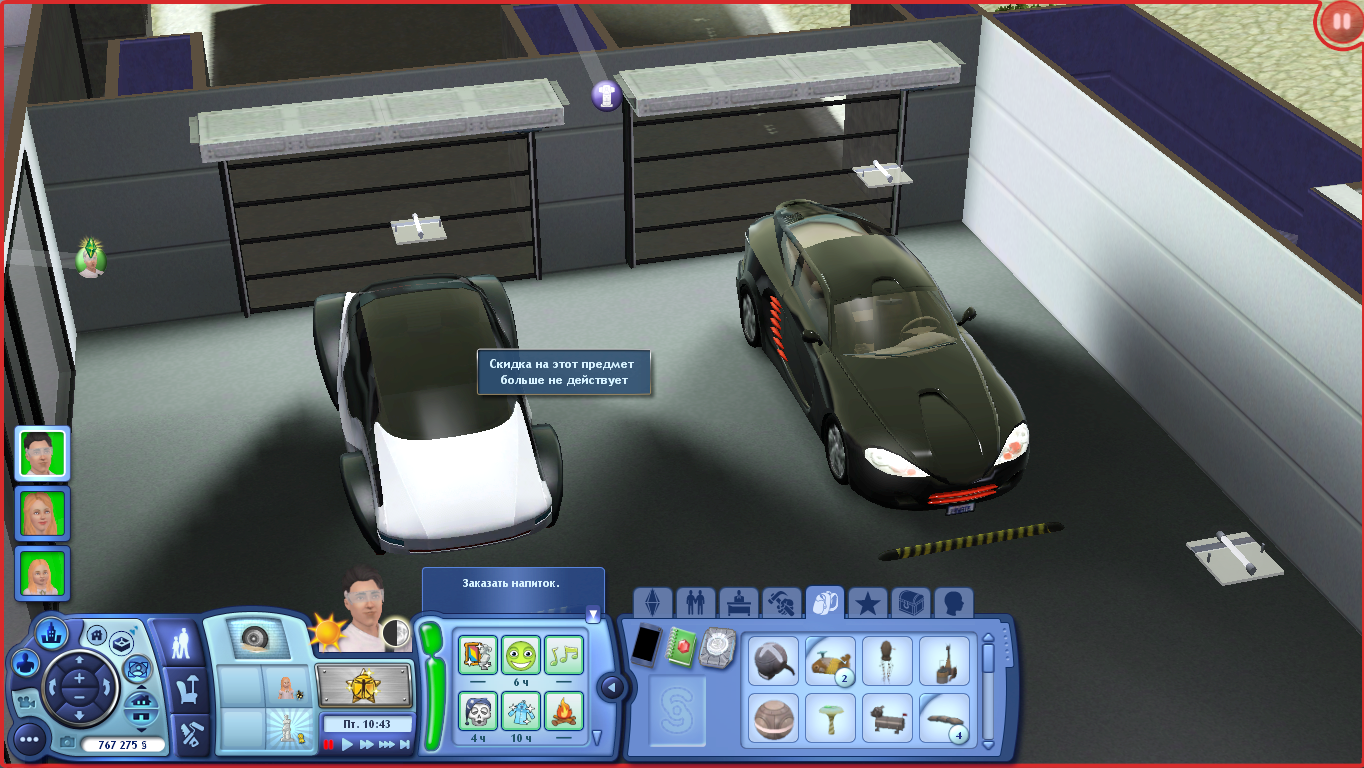Image resolution: width=1364 pixels, height=768 pixels.
Task: Select the male Sim portrait with glasses
Action: pos(42,454)
